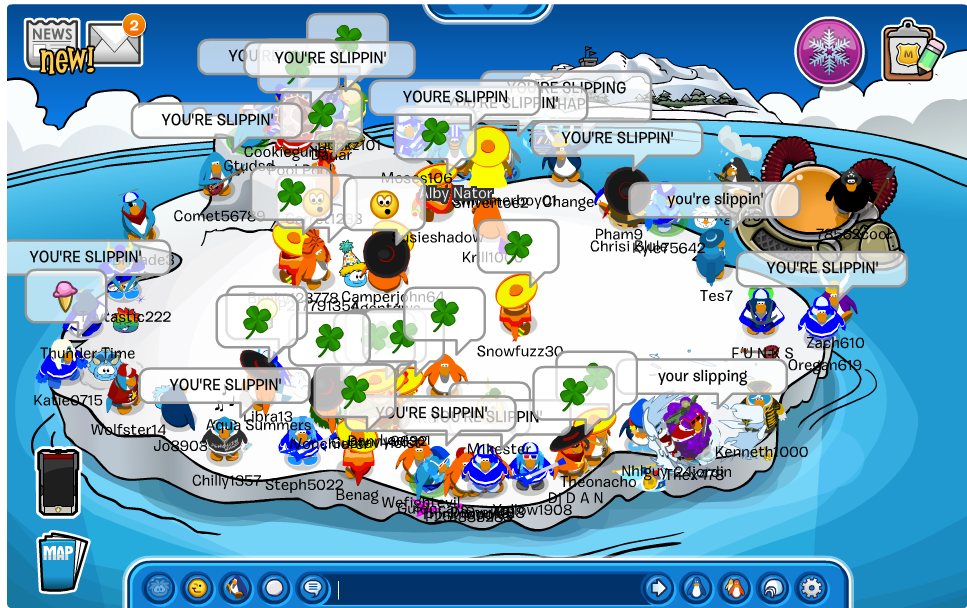Send the chat message with the arrow
Screen dimensions: 967x608
(658, 587)
